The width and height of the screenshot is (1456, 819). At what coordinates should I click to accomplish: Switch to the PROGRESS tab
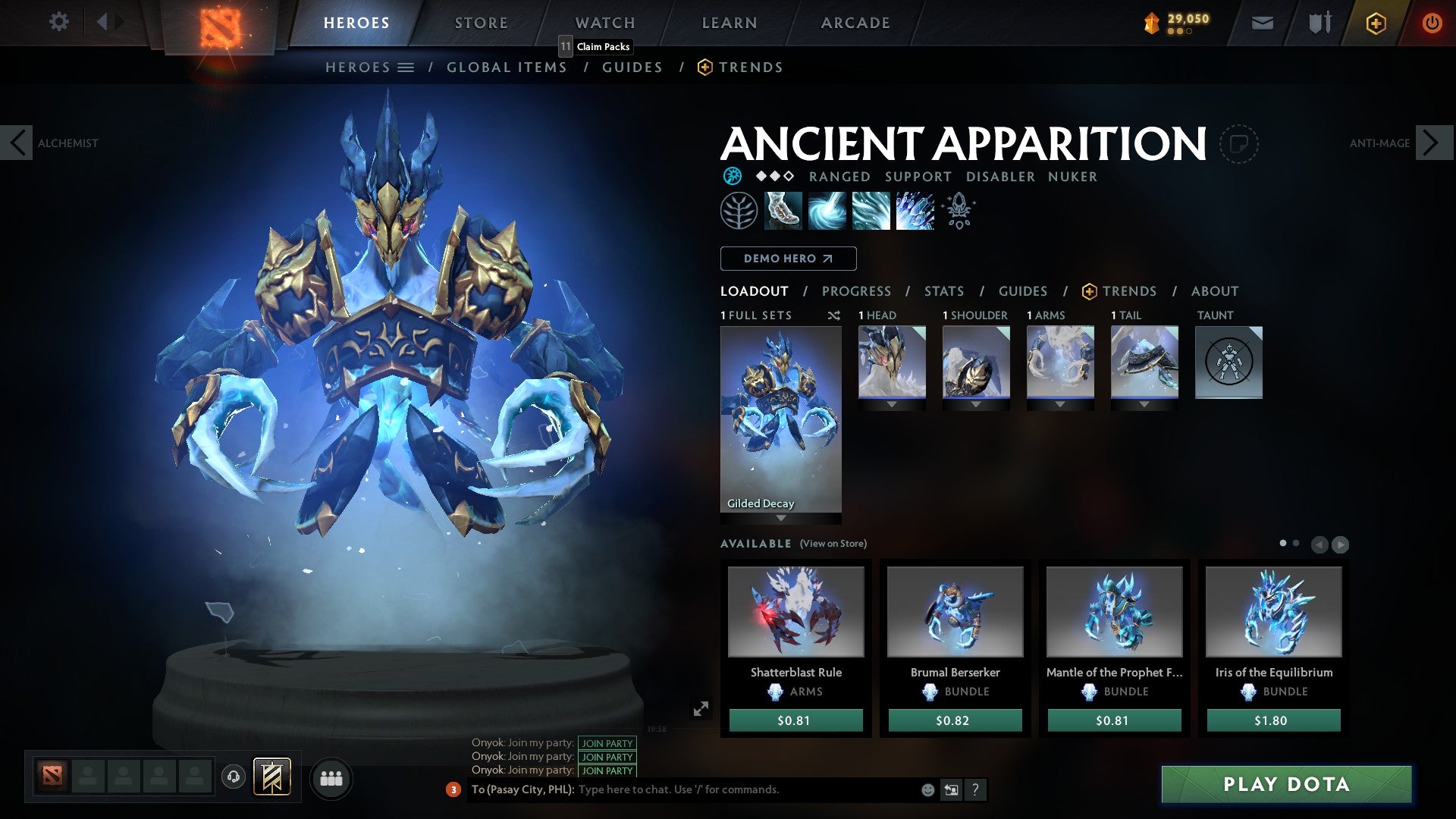click(x=857, y=291)
